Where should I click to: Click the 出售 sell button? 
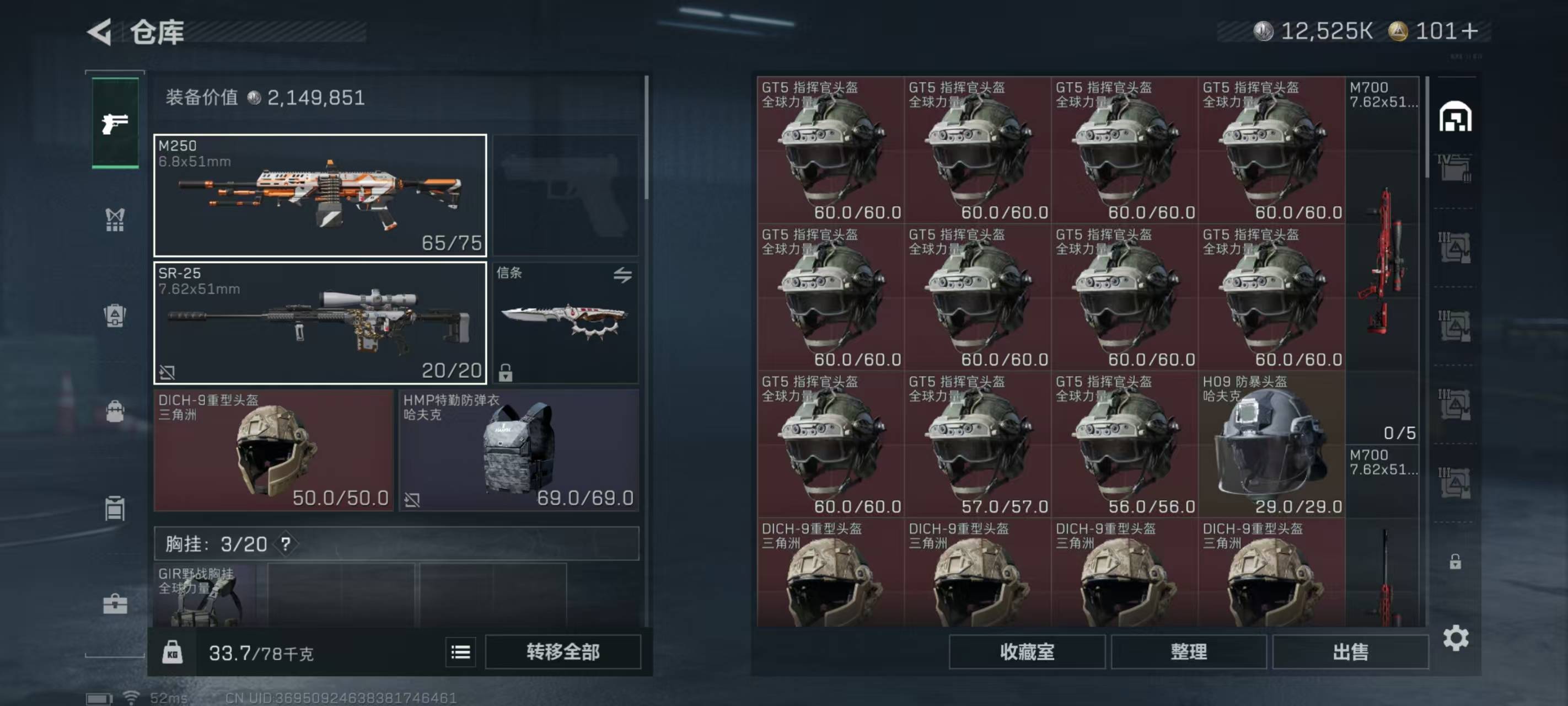pos(1350,652)
